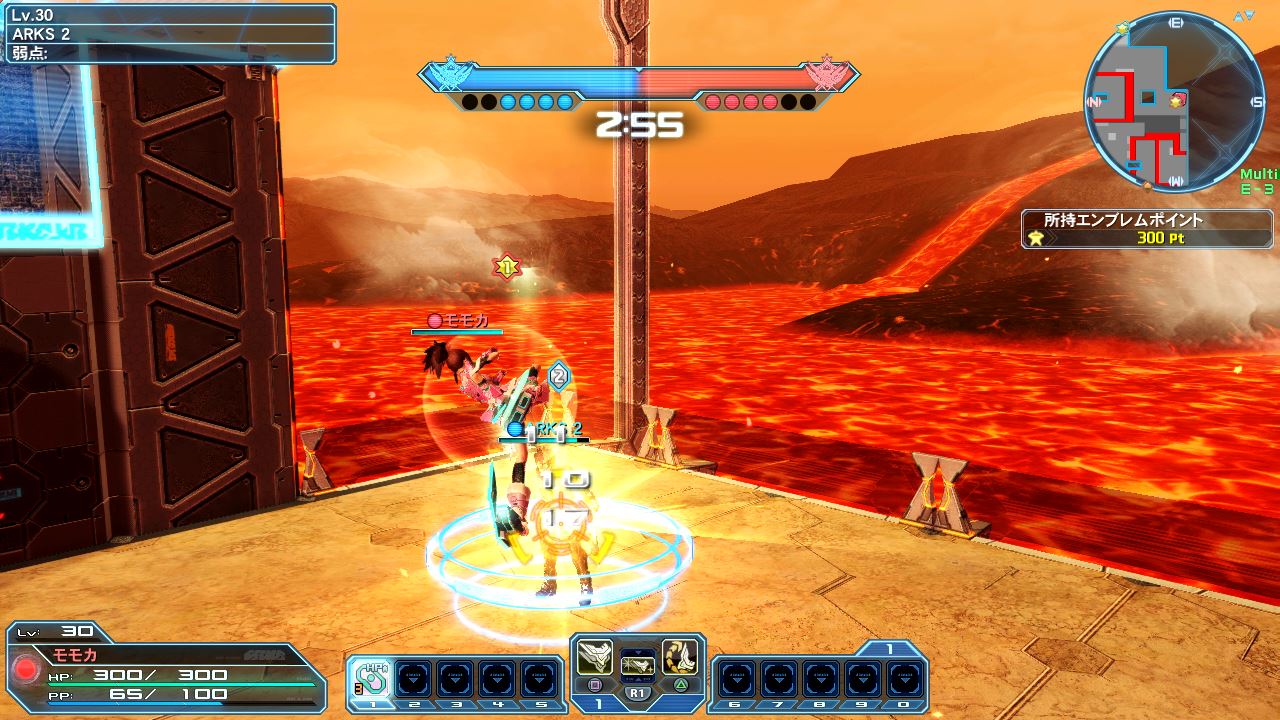Use the HP restore item in slot 1

click(x=373, y=680)
